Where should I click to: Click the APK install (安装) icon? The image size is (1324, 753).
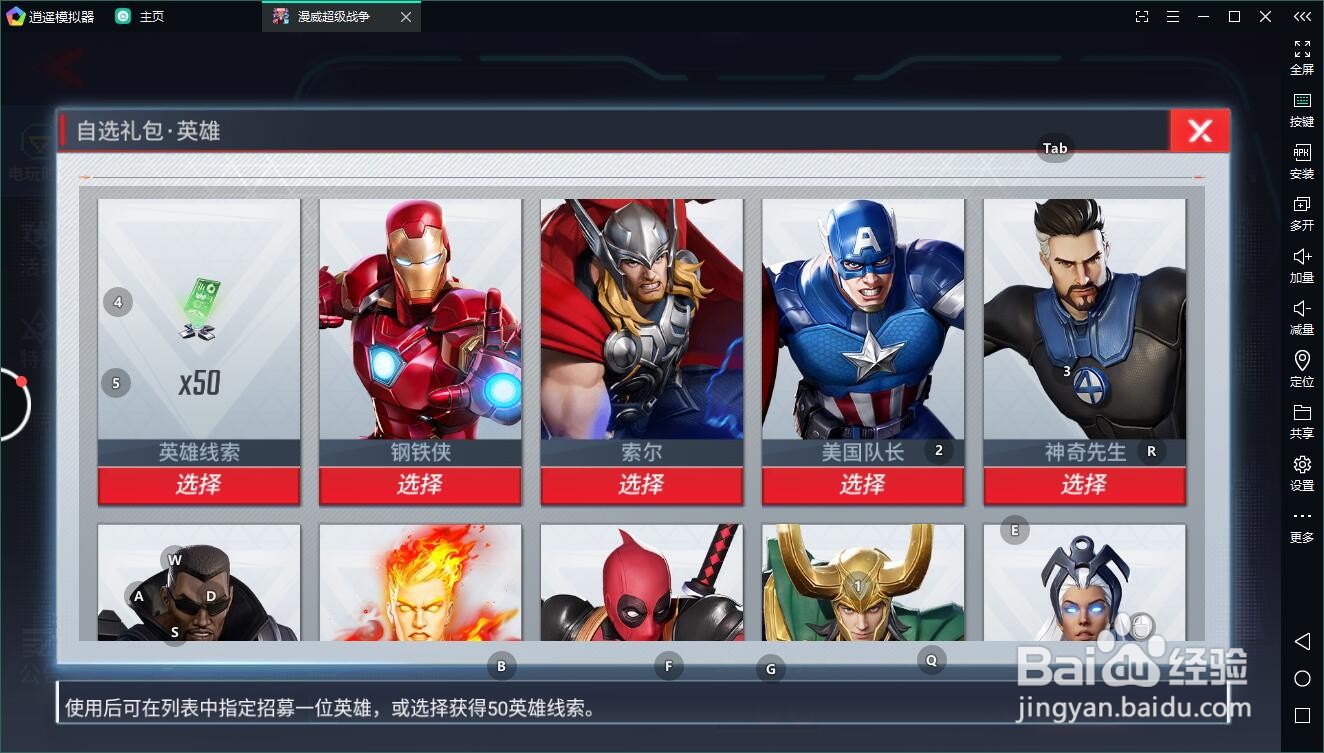pyautogui.click(x=1301, y=162)
